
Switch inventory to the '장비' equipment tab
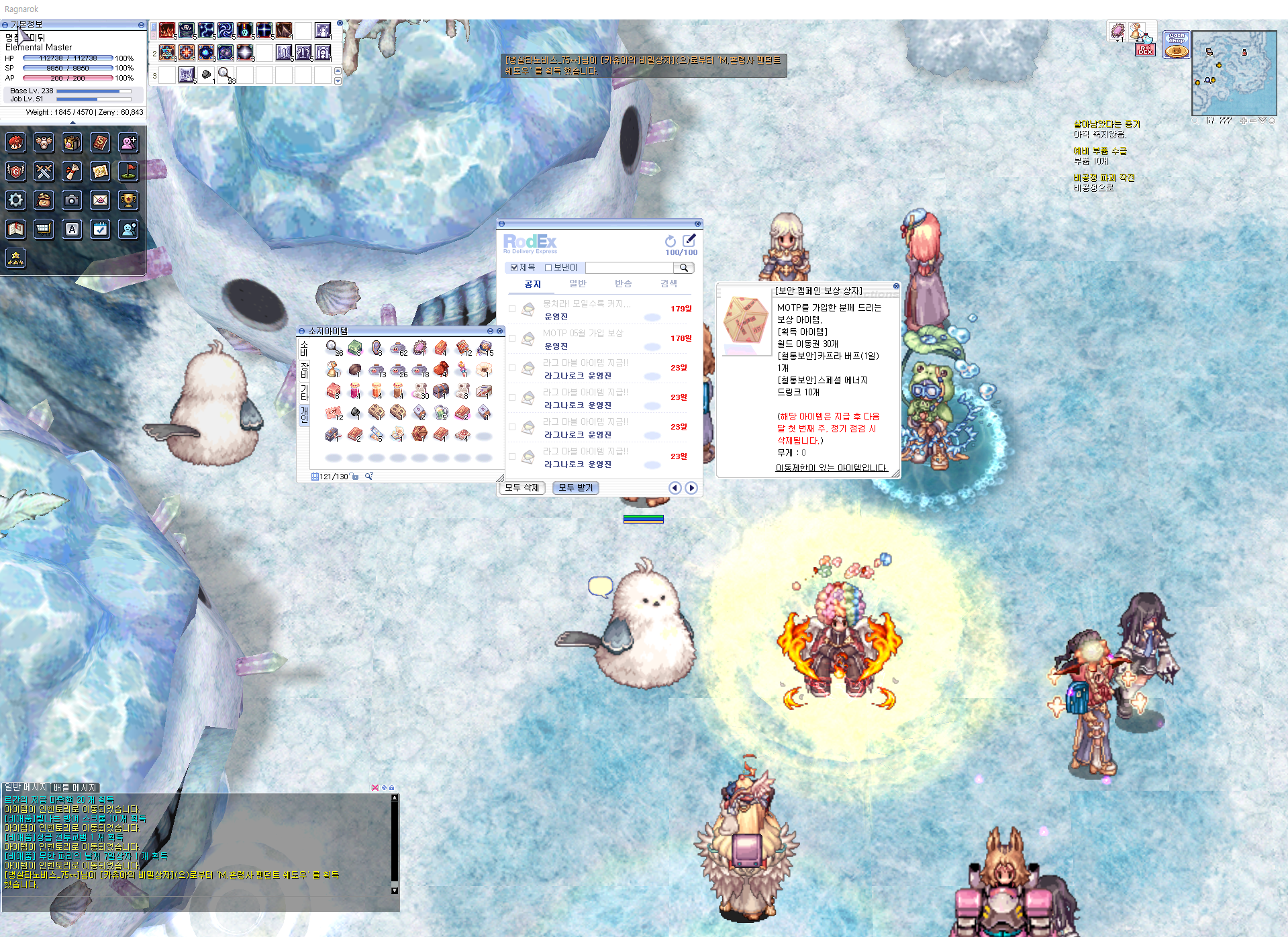pyautogui.click(x=304, y=370)
